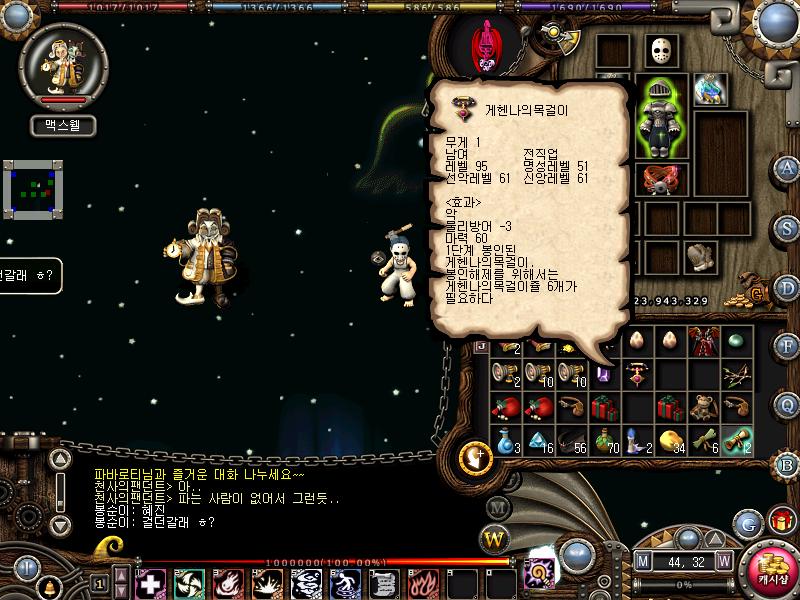The width and height of the screenshot is (800, 600).
Task: Click the round S side button
Action: click(x=787, y=226)
